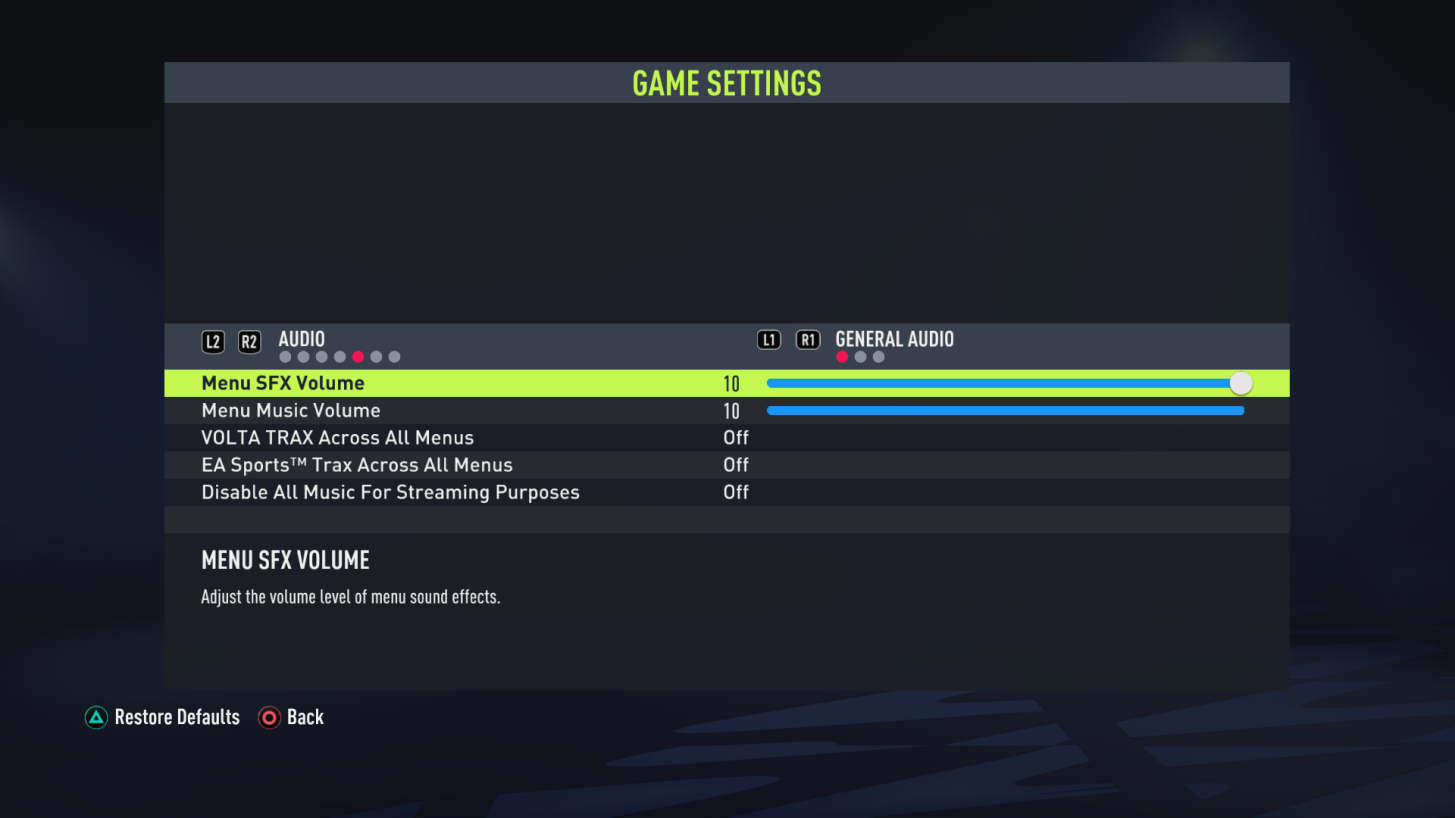This screenshot has width=1455, height=818.
Task: Select the Triangle icon for Restore Defaults
Action: (96, 717)
